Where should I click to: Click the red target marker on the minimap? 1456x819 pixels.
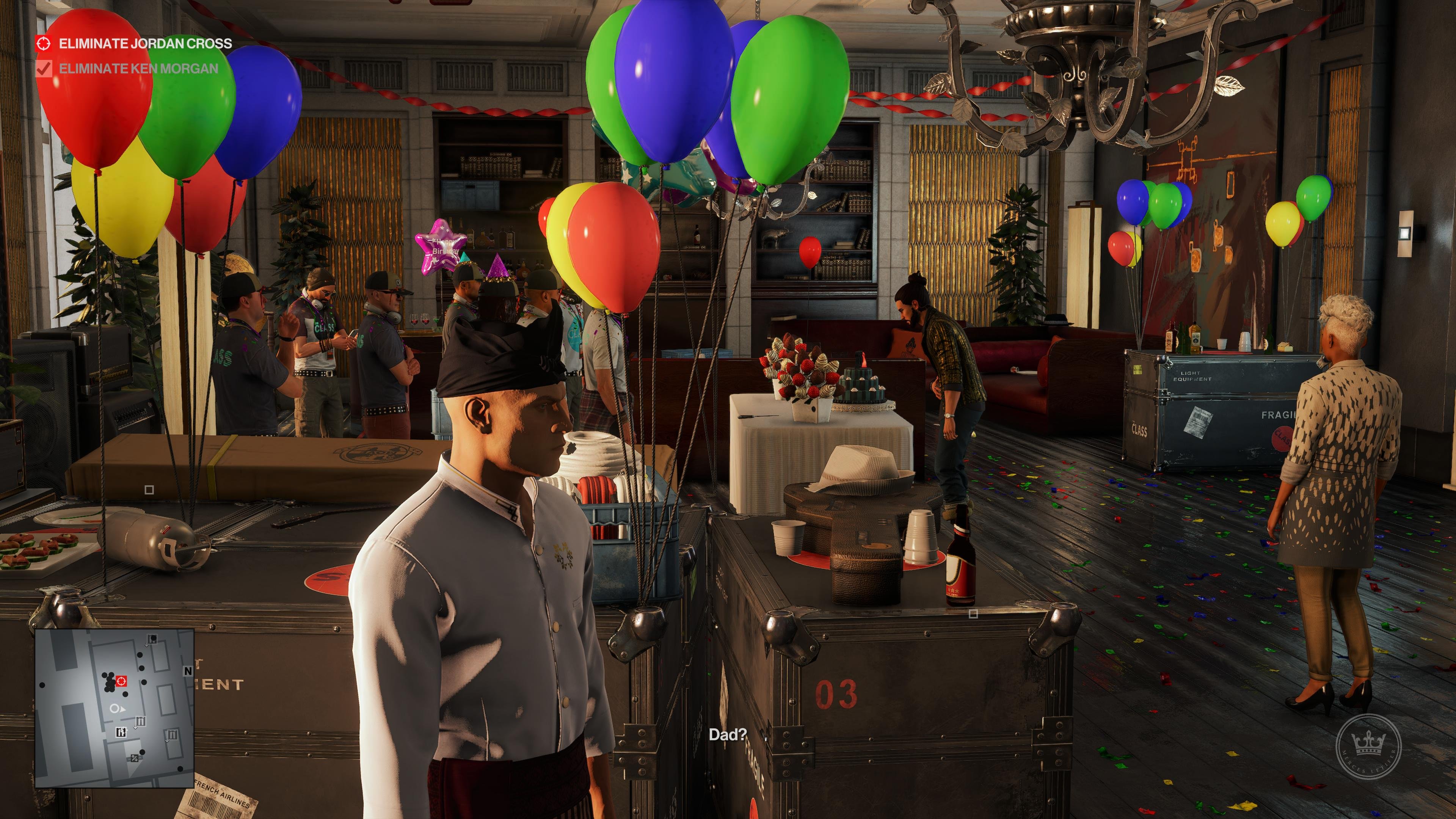tap(121, 682)
